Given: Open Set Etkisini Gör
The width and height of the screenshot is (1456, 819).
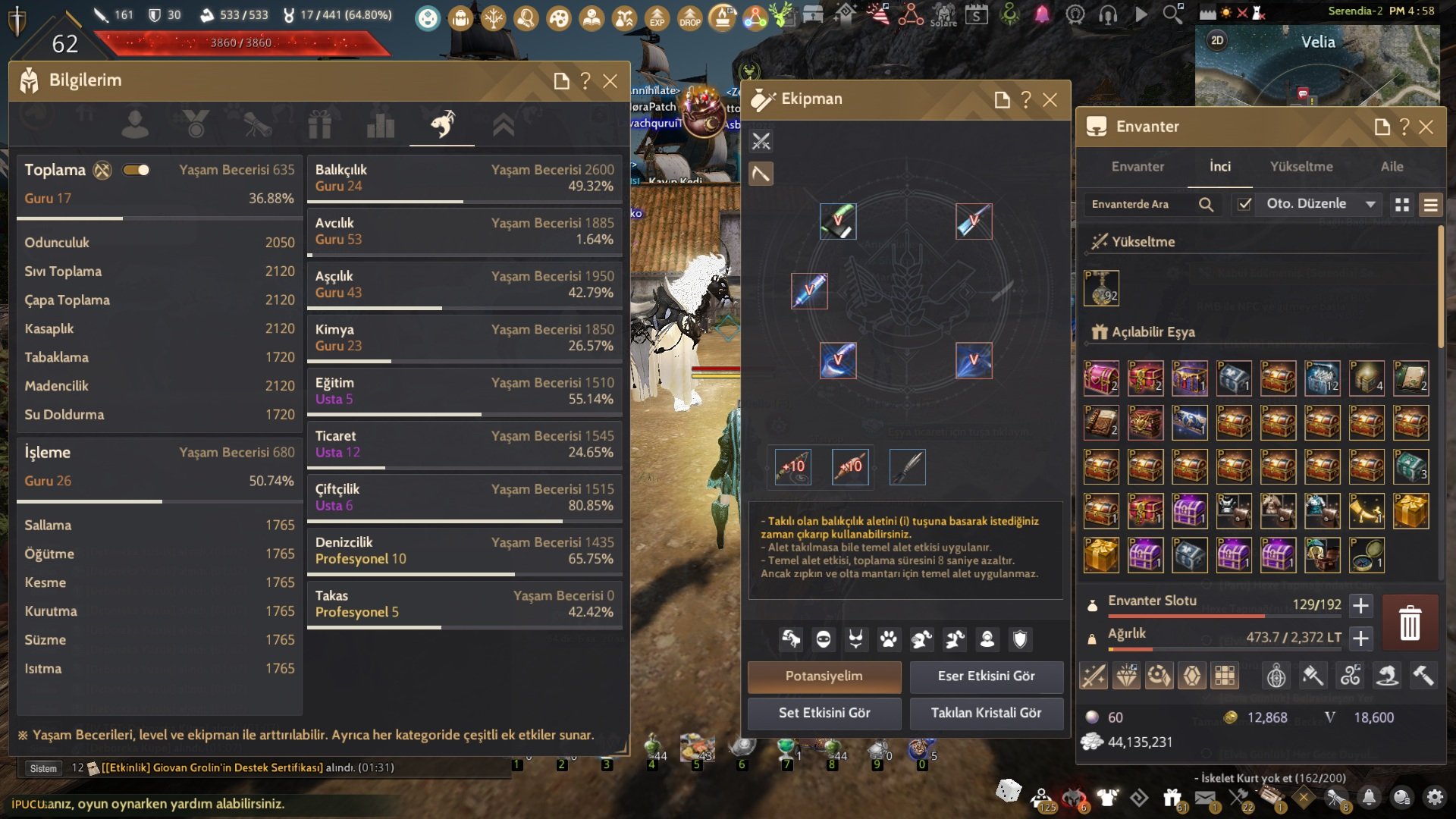Looking at the screenshot, I should coord(824,713).
